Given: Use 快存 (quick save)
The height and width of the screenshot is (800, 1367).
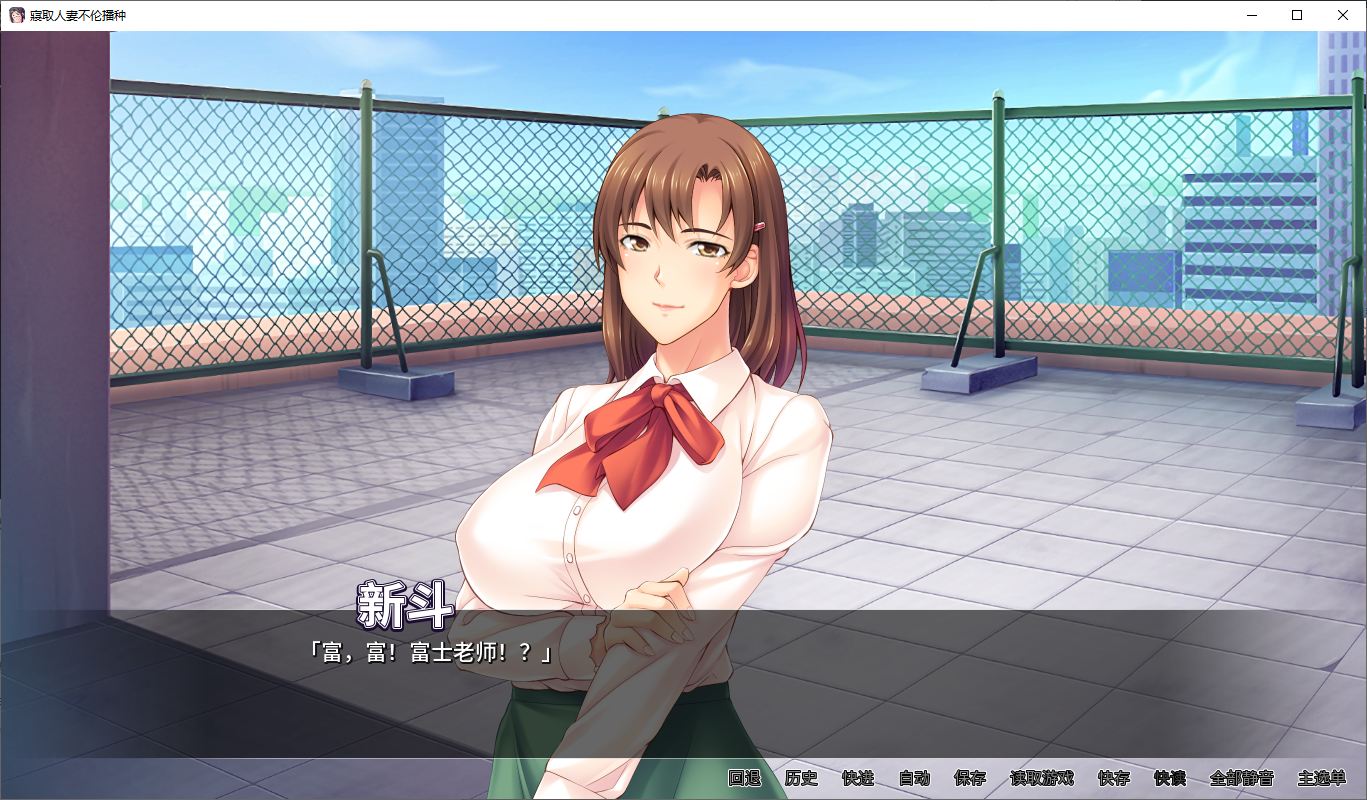Looking at the screenshot, I should (x=1113, y=778).
